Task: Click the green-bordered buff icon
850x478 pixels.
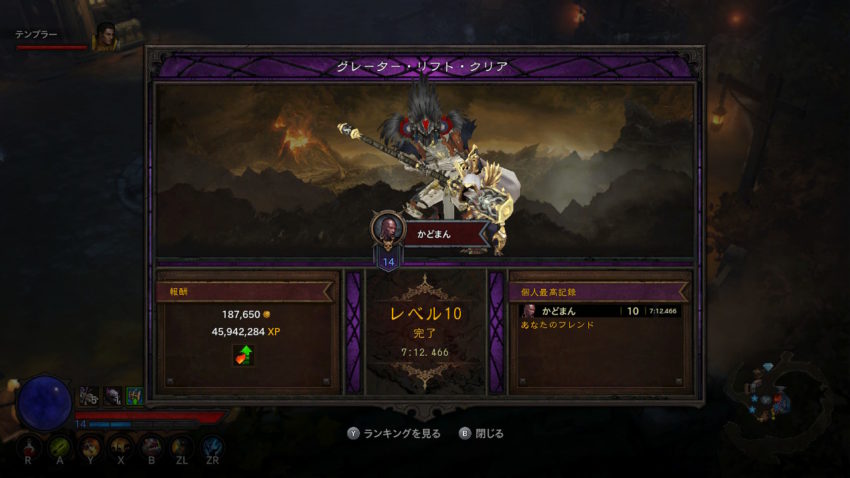Action: point(134,396)
